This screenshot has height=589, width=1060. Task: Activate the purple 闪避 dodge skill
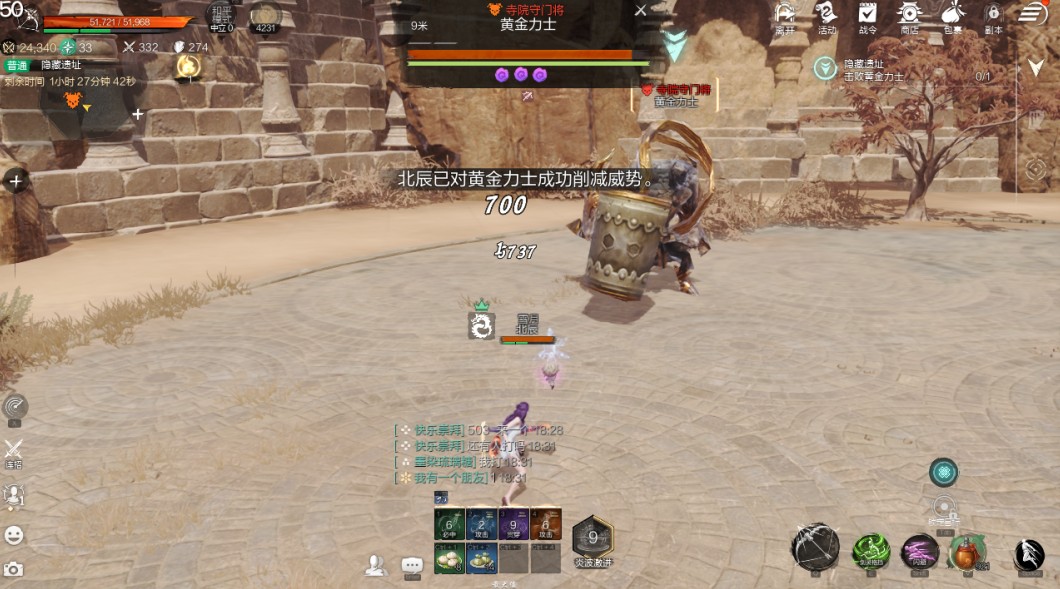pyautogui.click(x=920, y=551)
